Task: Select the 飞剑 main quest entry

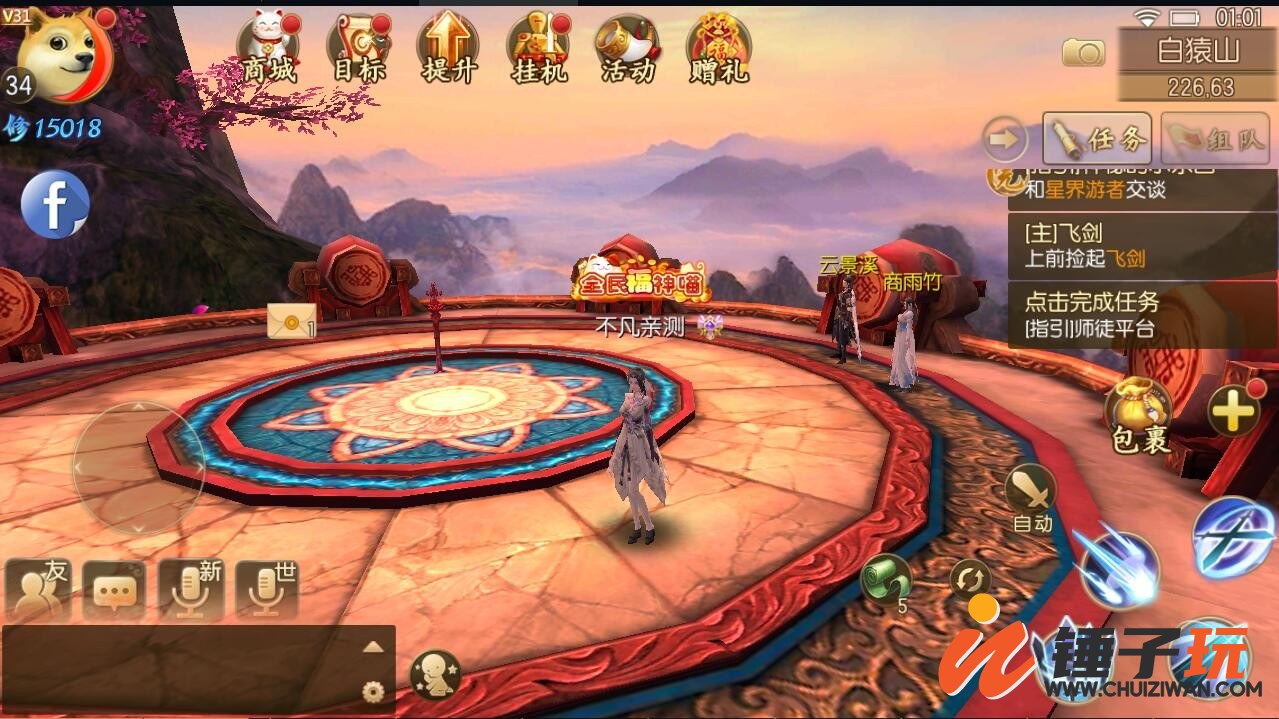Action: [x=1142, y=246]
